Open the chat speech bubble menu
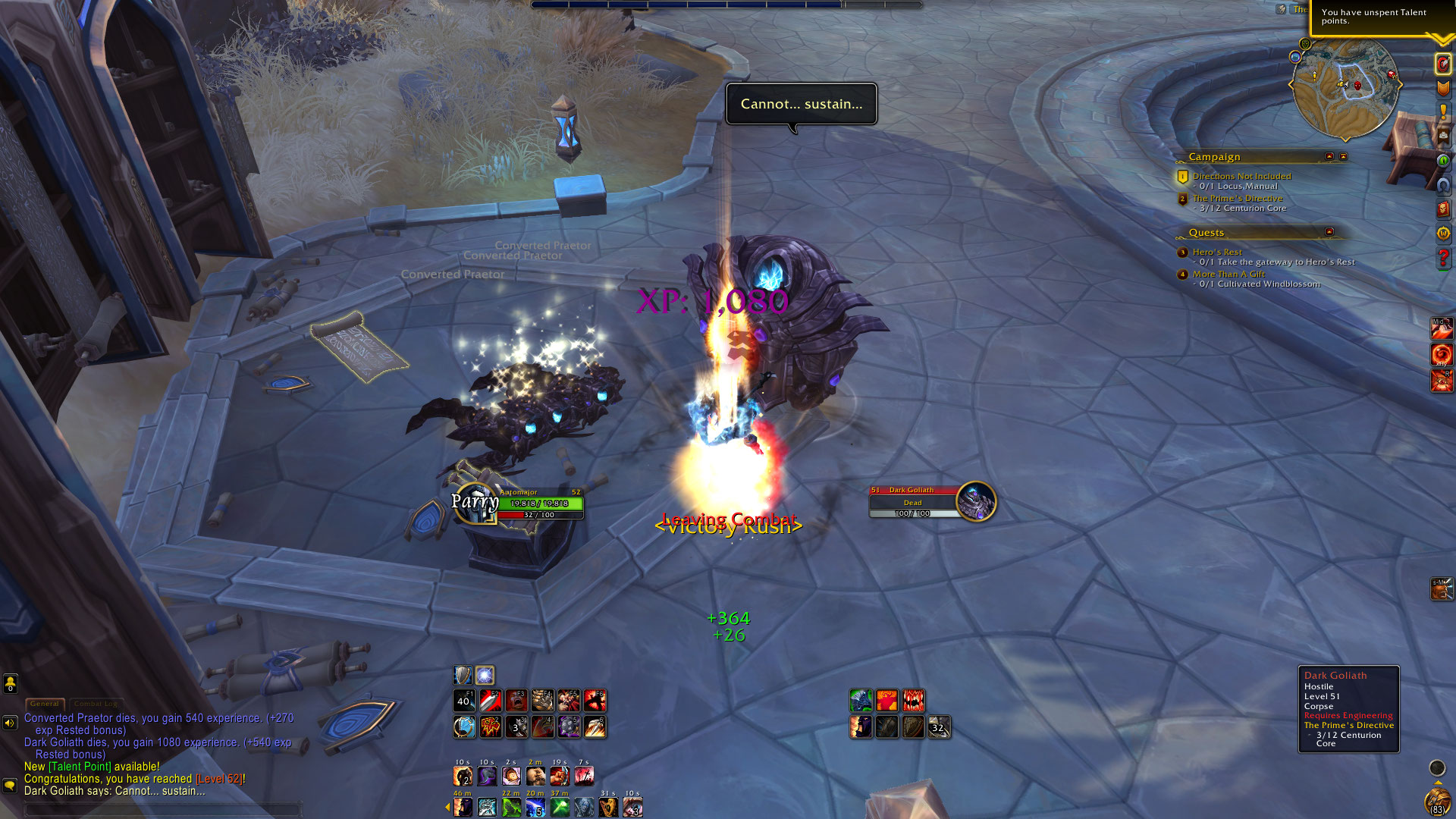This screenshot has width=1456, height=819. click(10, 785)
